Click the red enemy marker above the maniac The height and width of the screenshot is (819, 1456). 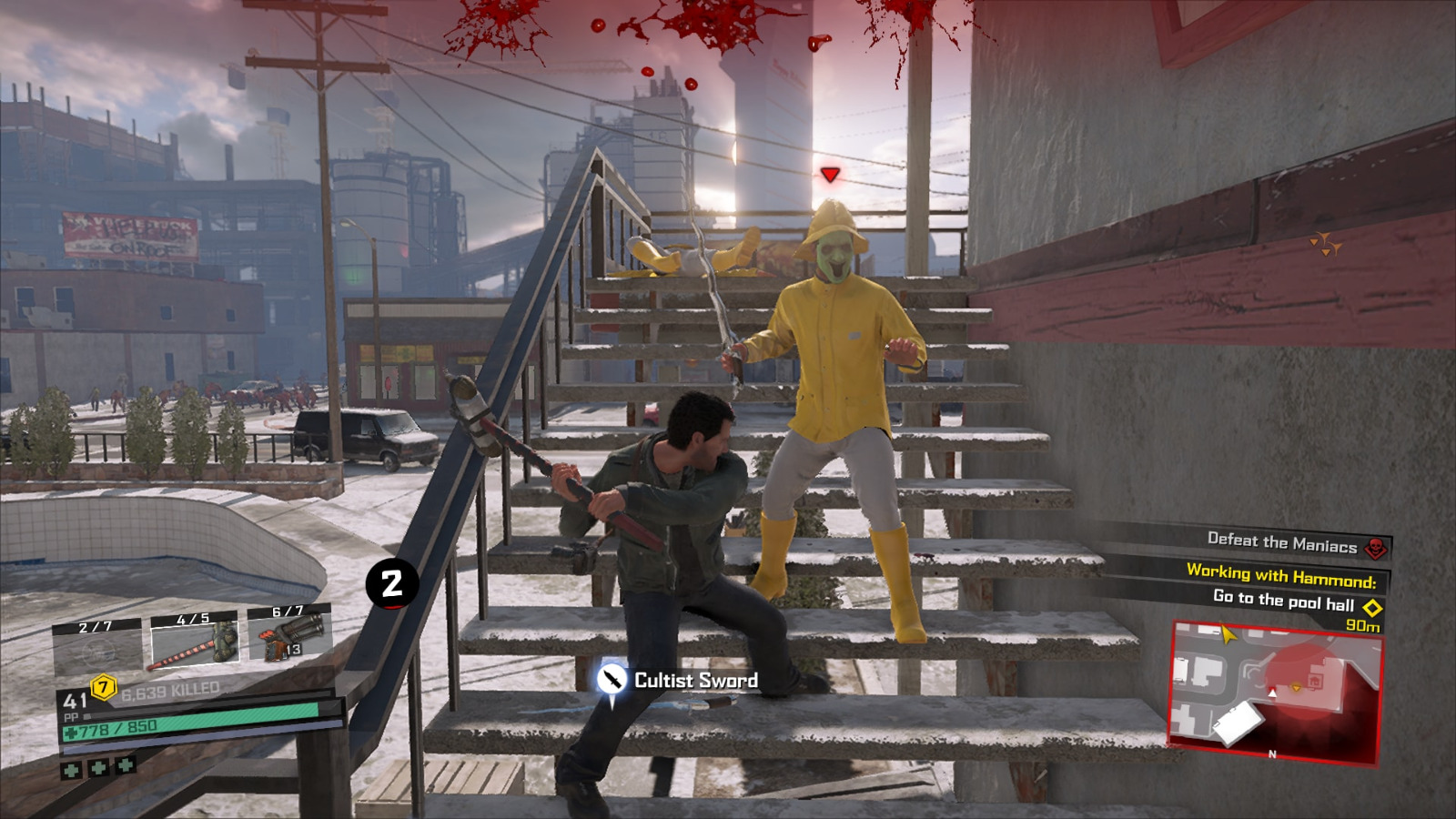click(828, 176)
